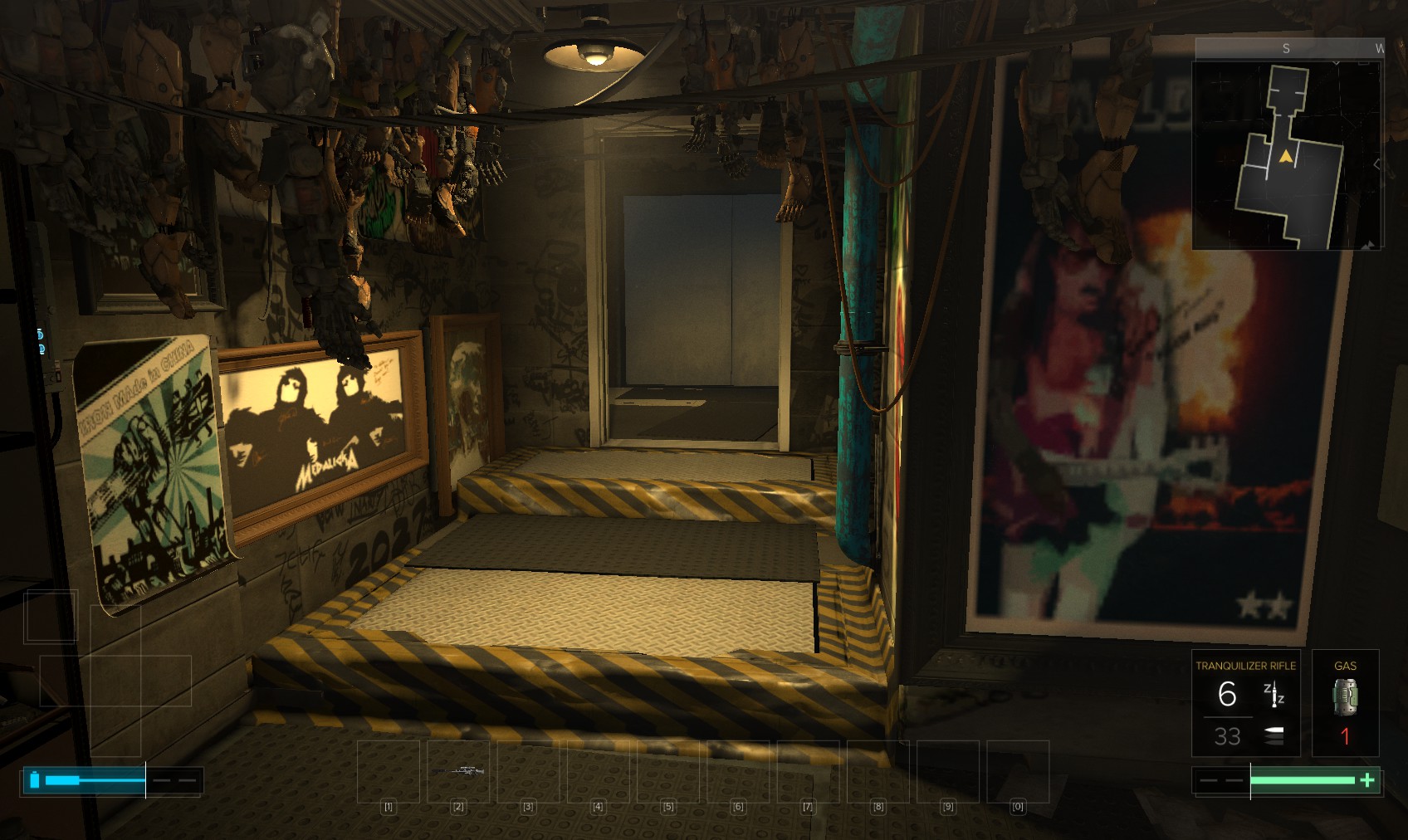Image resolution: width=1408 pixels, height=840 pixels.
Task: Select the Gas grenade icon
Action: coord(1345,697)
